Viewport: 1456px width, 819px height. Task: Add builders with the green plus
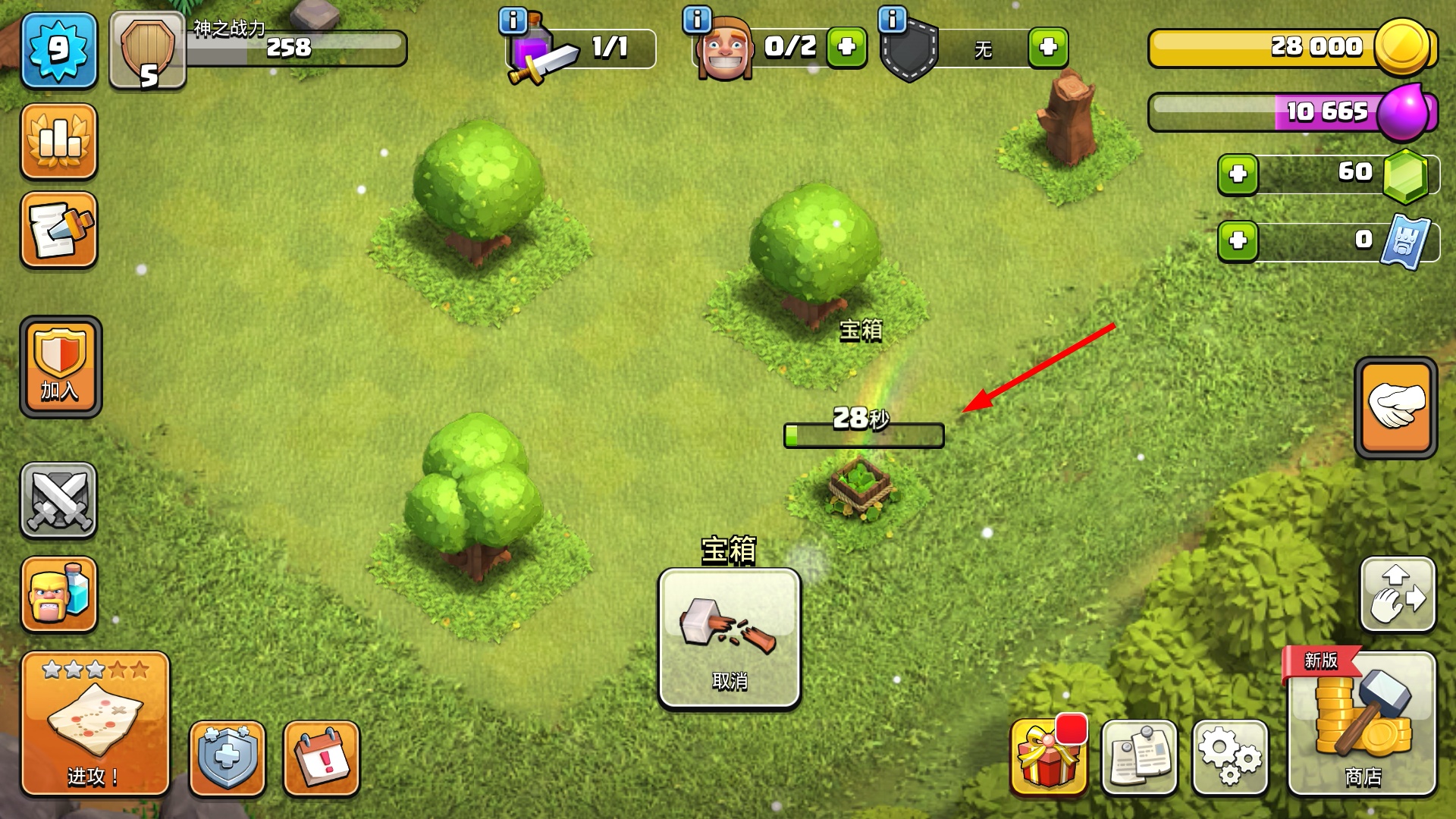pos(846,48)
